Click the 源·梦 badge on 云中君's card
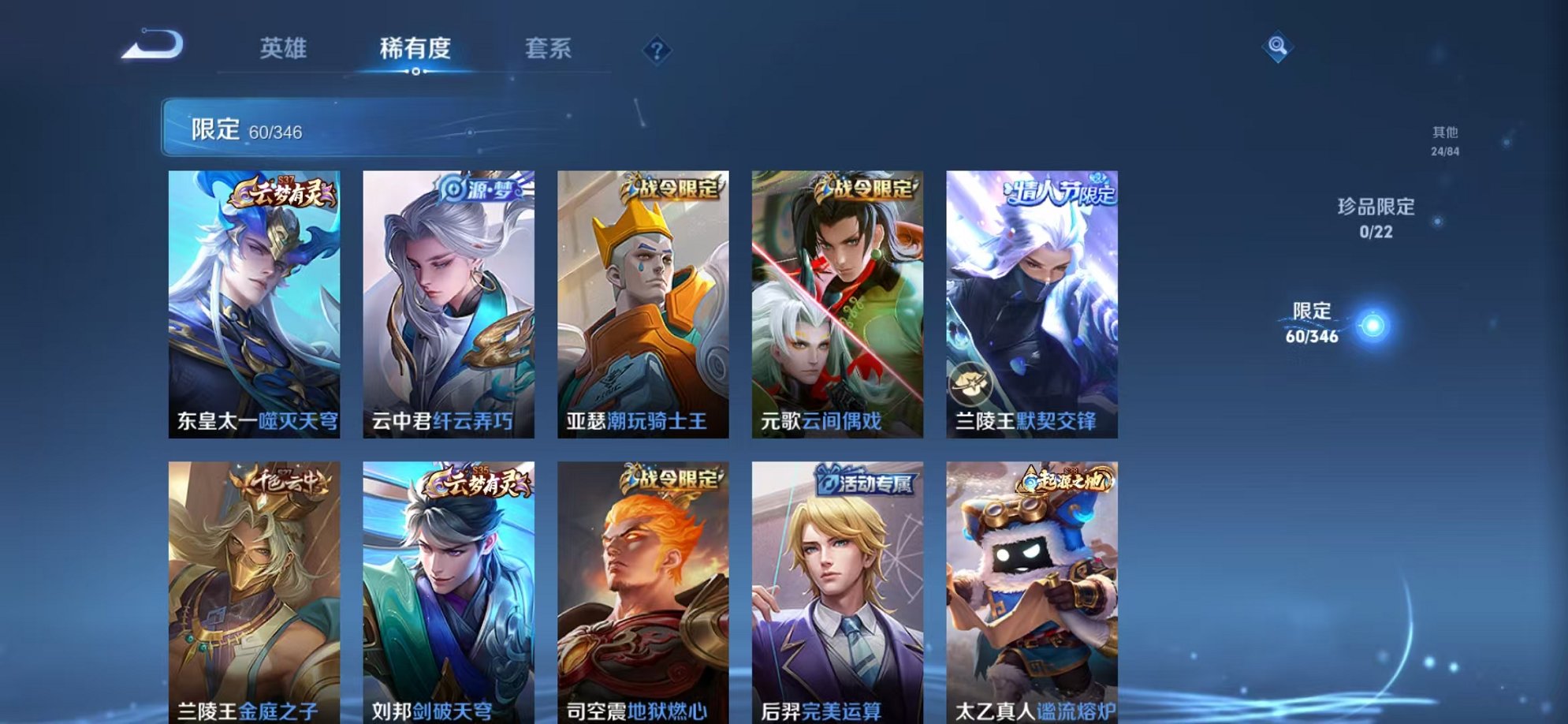This screenshot has height=724, width=1568. 477,192
